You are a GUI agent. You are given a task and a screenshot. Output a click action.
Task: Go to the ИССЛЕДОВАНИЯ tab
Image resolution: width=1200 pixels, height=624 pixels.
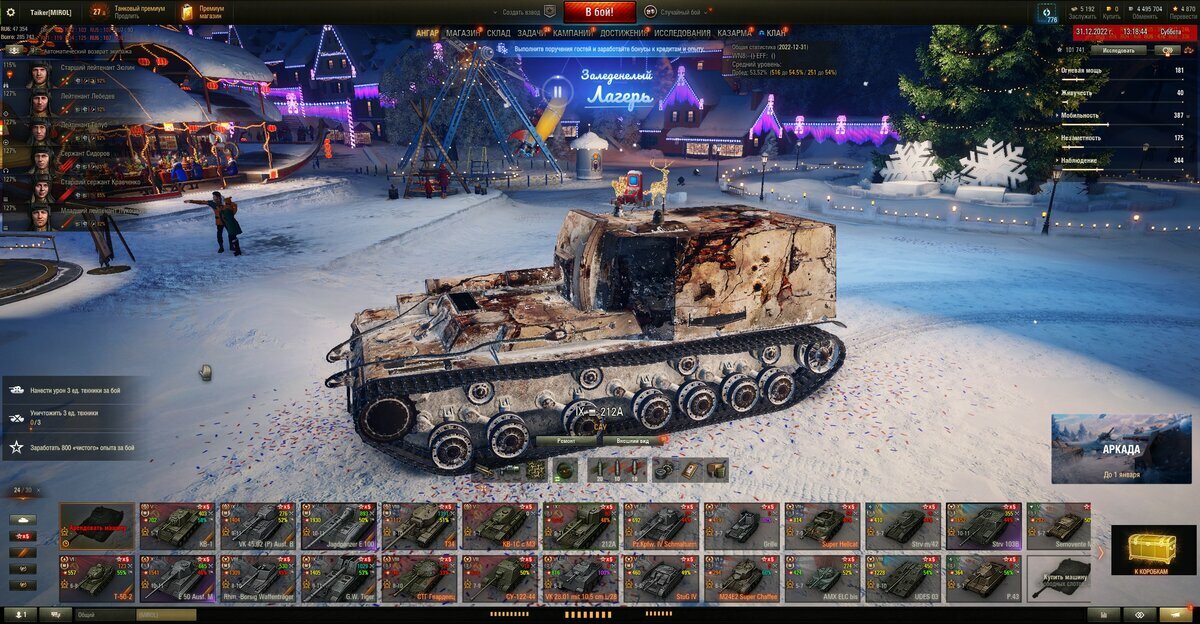pyautogui.click(x=682, y=33)
